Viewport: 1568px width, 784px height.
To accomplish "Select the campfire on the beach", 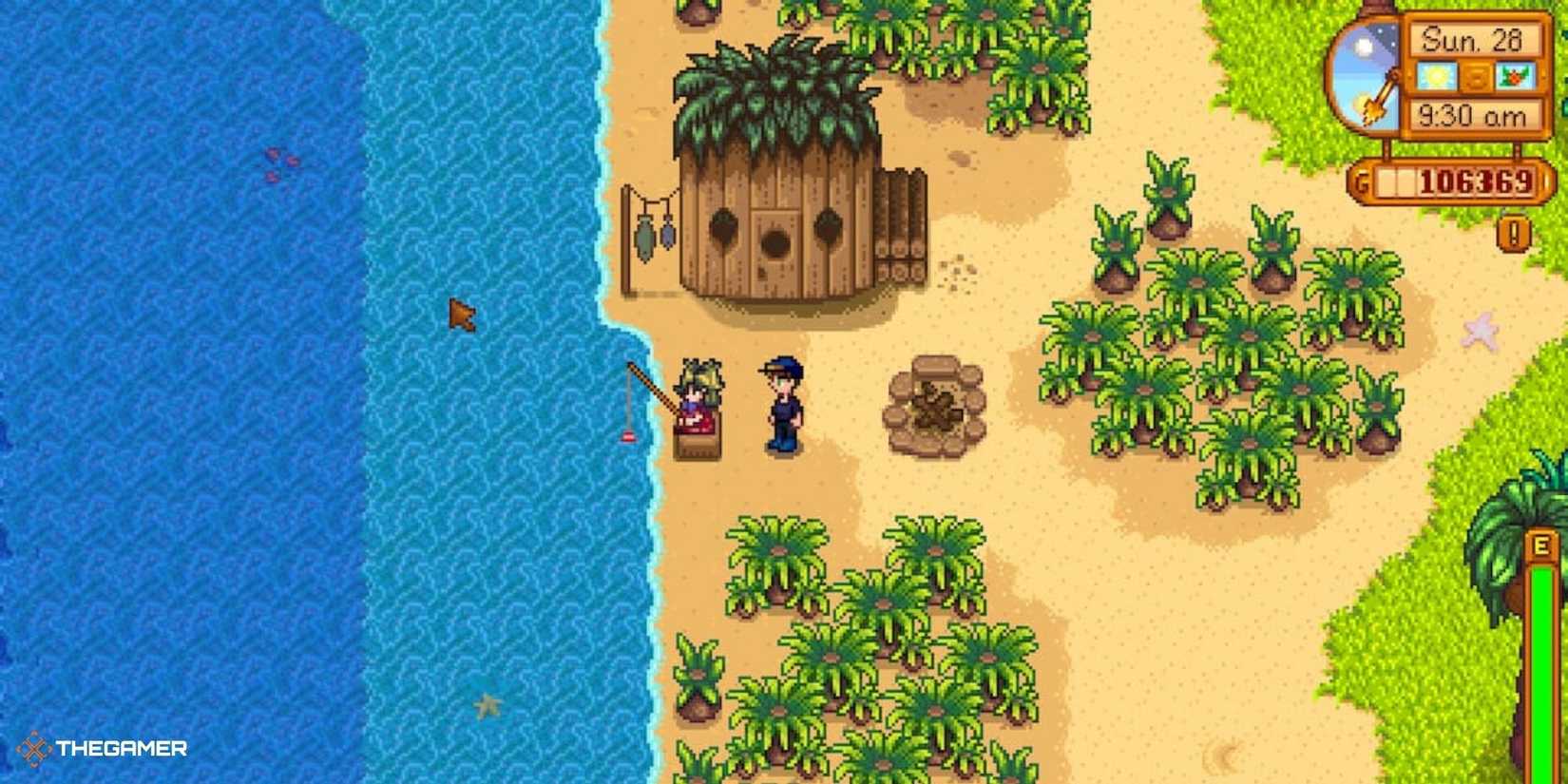I will tap(936, 404).
